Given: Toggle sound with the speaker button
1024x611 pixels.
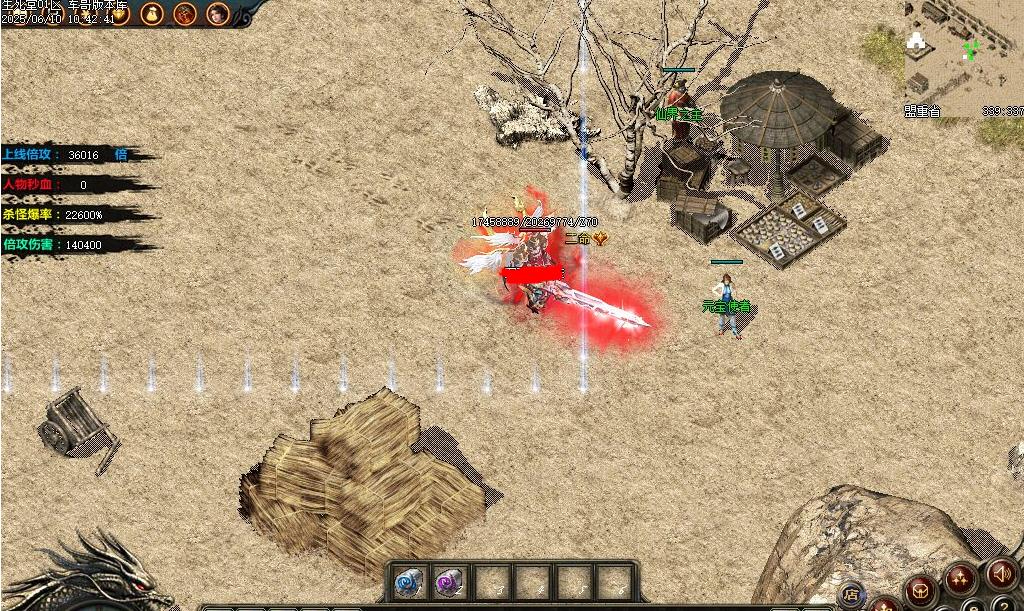Looking at the screenshot, I should pyautogui.click(x=1000, y=574).
